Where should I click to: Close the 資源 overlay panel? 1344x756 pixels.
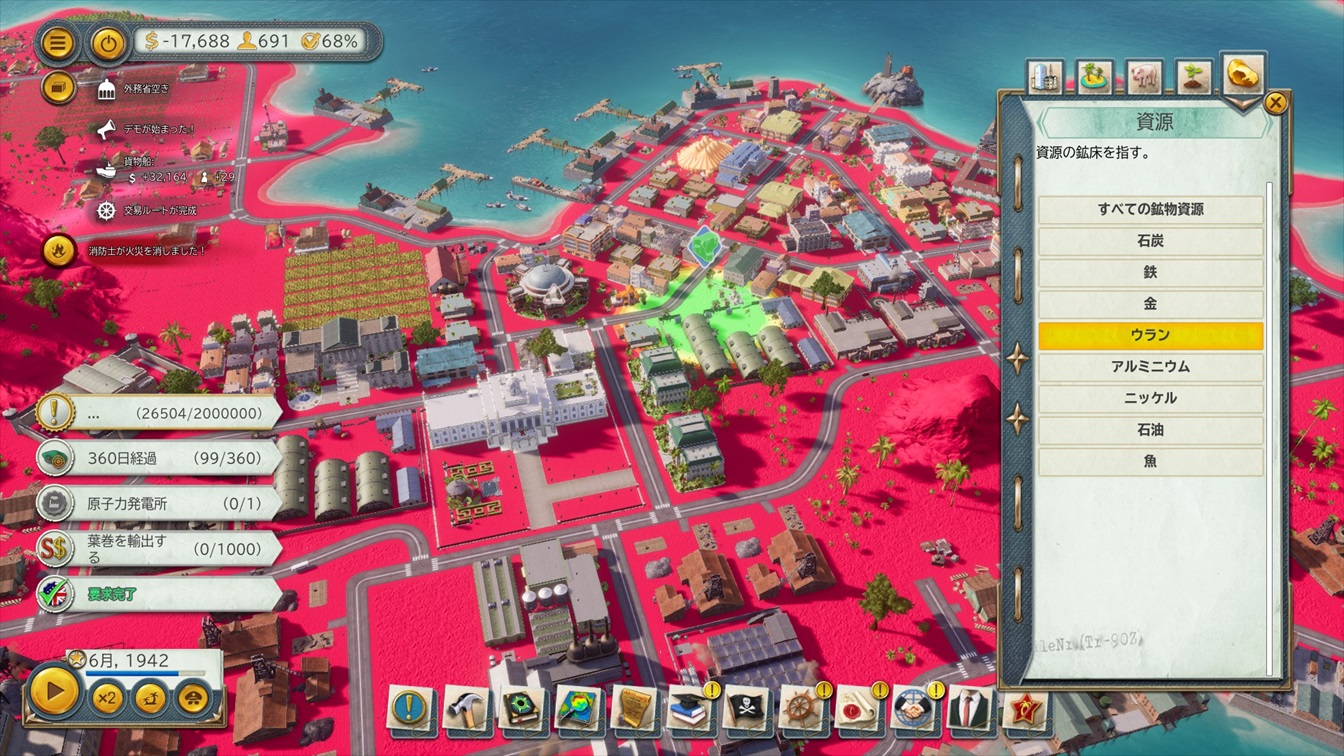(1276, 102)
